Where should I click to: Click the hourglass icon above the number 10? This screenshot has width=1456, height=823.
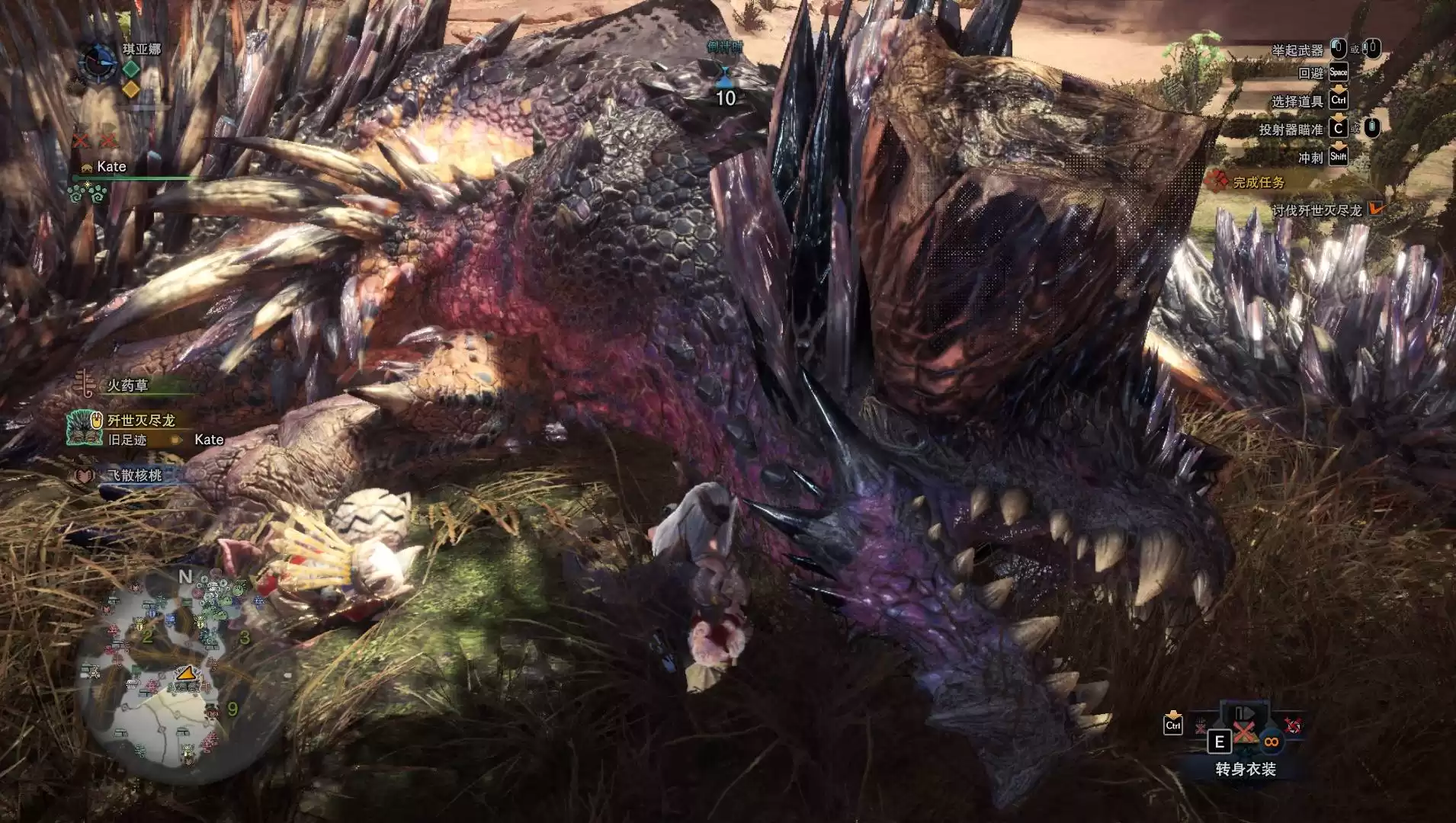click(725, 74)
